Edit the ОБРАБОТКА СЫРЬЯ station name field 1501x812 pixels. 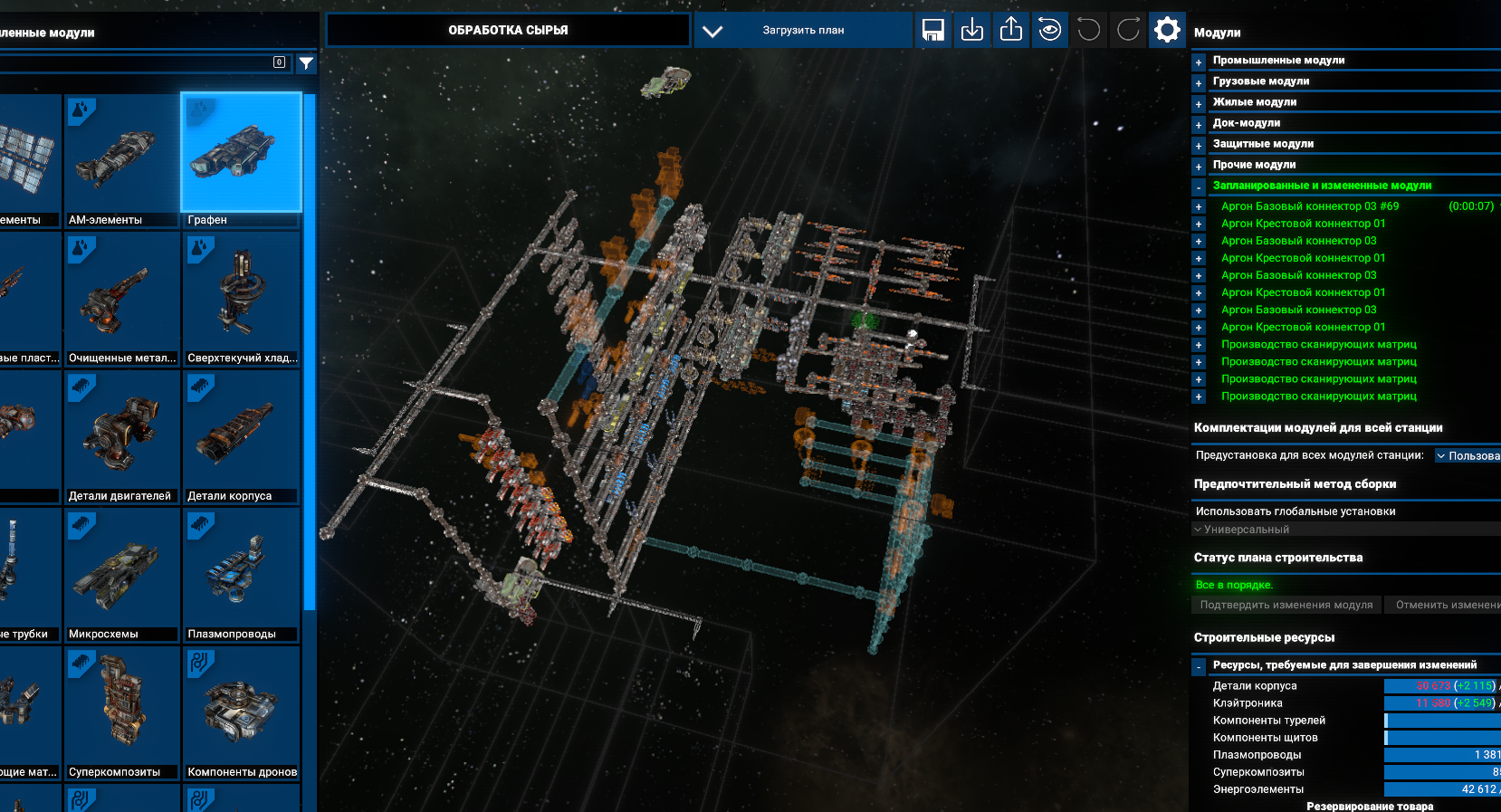tap(508, 30)
